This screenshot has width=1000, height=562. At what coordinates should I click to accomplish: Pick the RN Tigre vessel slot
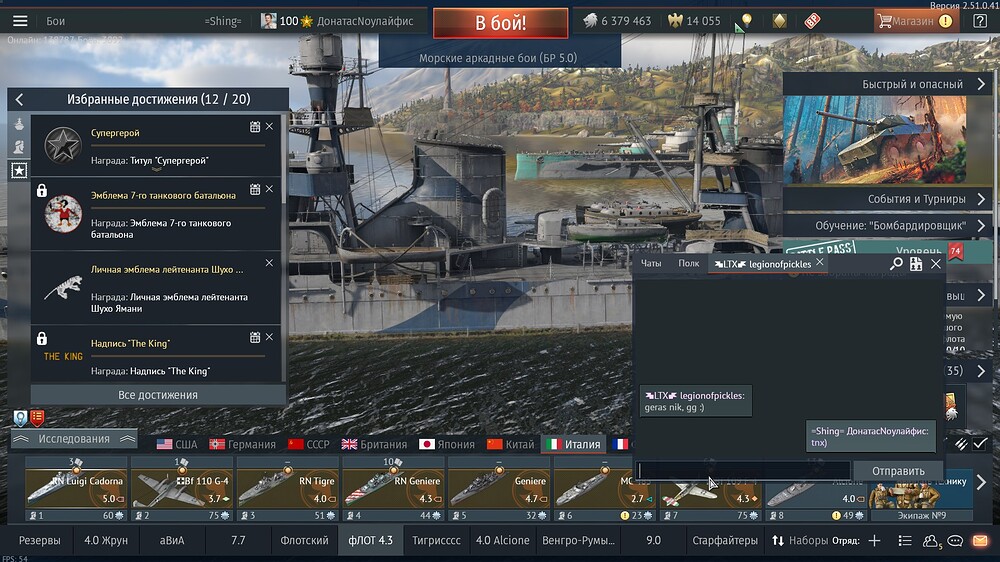(x=288, y=490)
